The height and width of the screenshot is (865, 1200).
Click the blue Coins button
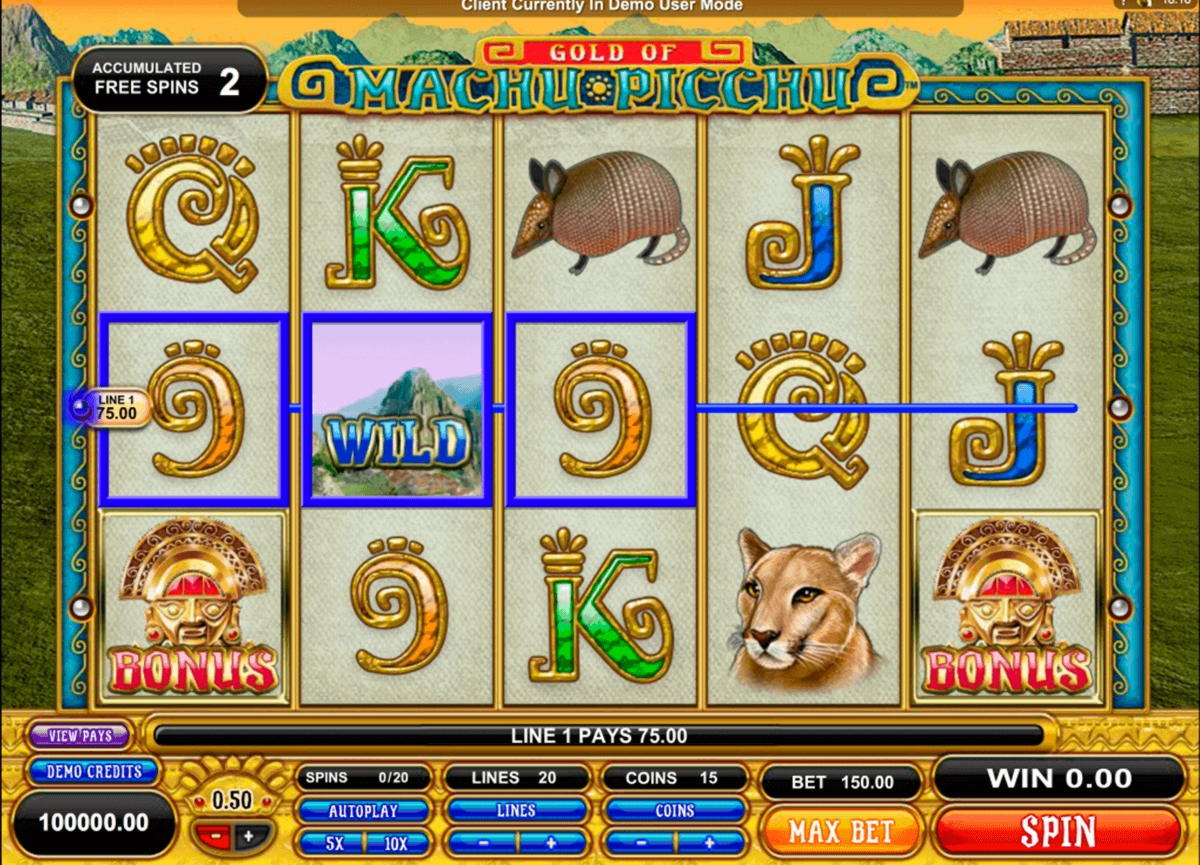tap(673, 811)
